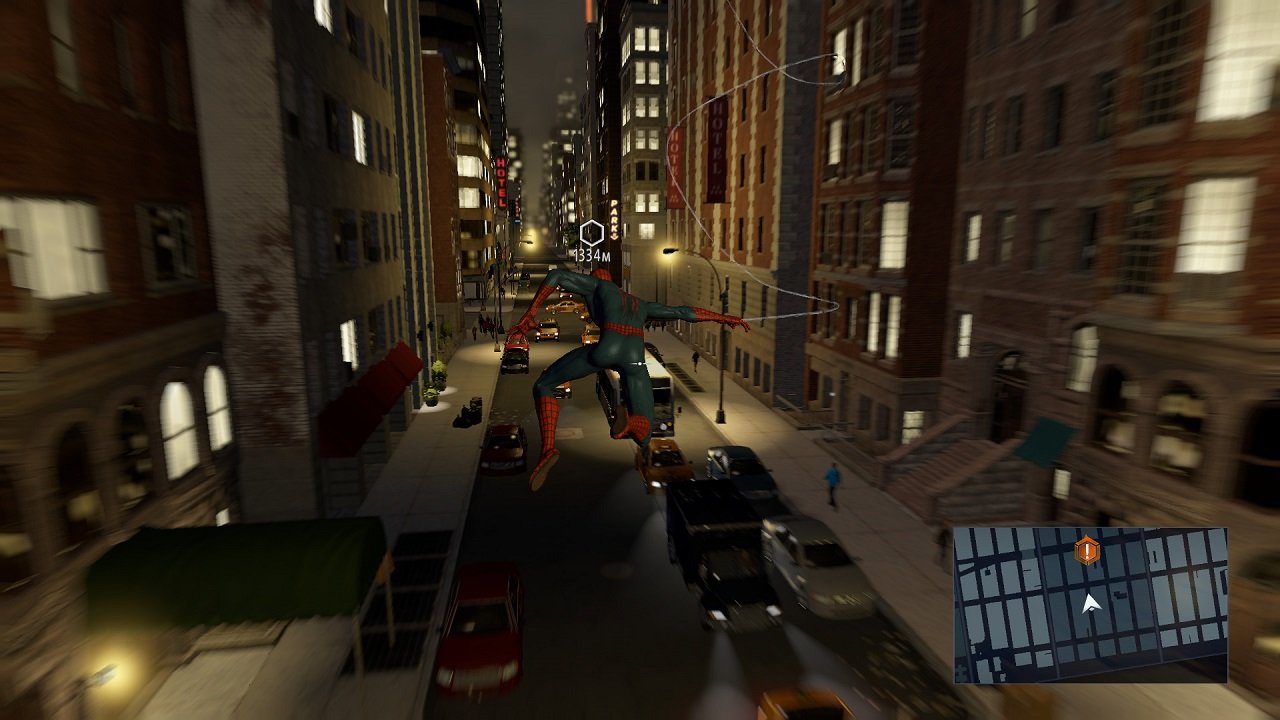Open the minimap panel

[1090, 600]
